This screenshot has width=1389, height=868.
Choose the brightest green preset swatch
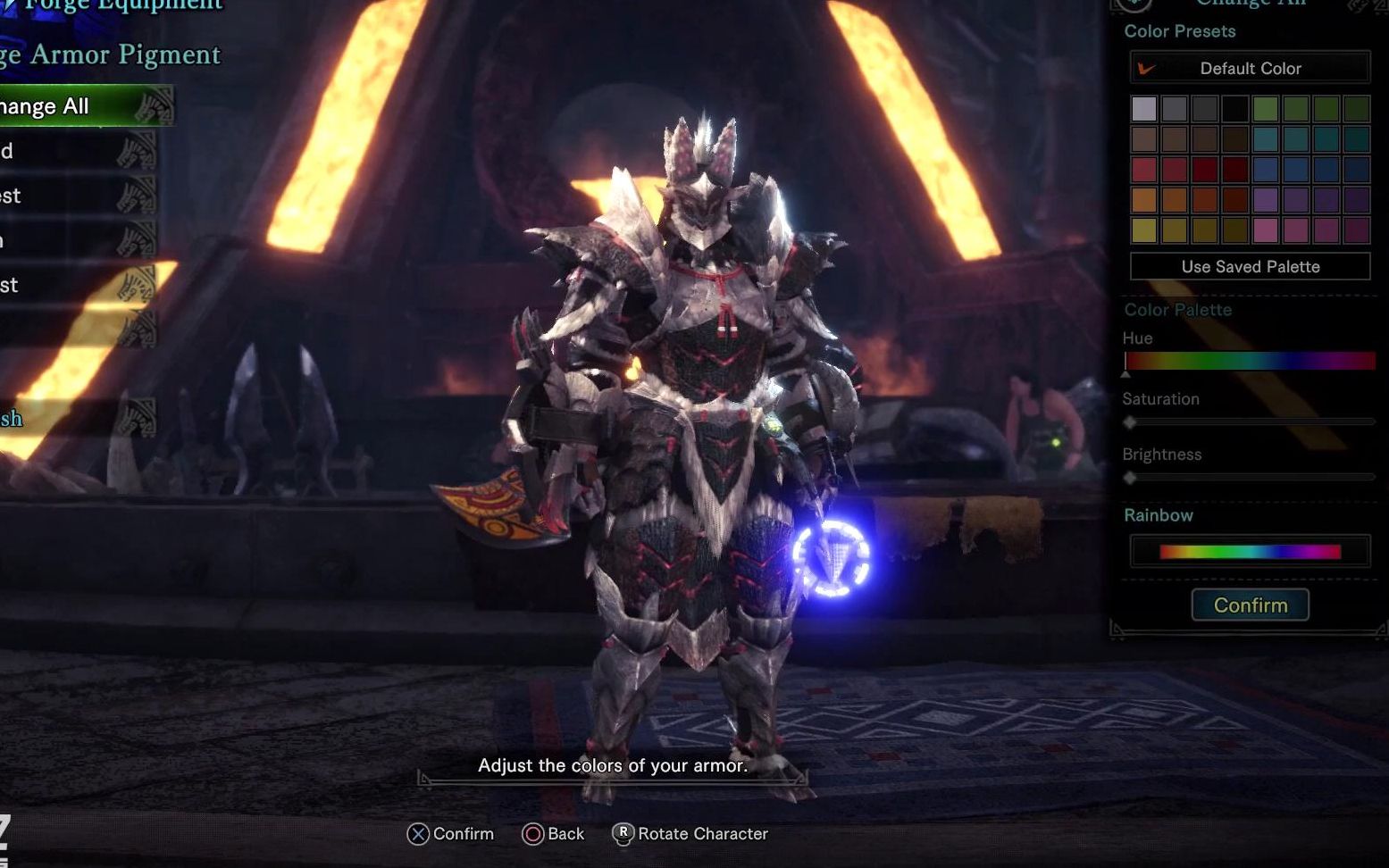1266,109
